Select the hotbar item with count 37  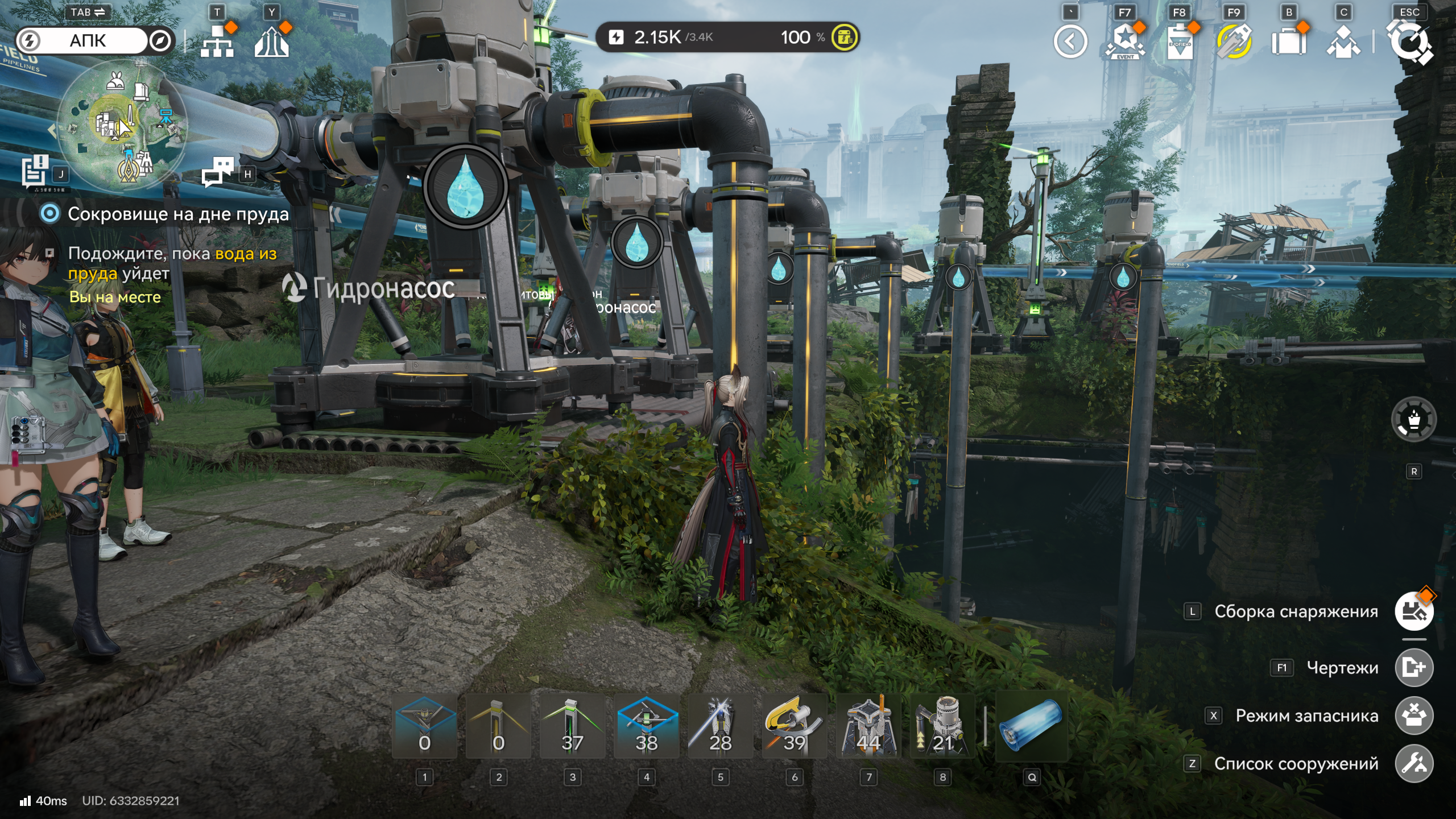pyautogui.click(x=572, y=726)
